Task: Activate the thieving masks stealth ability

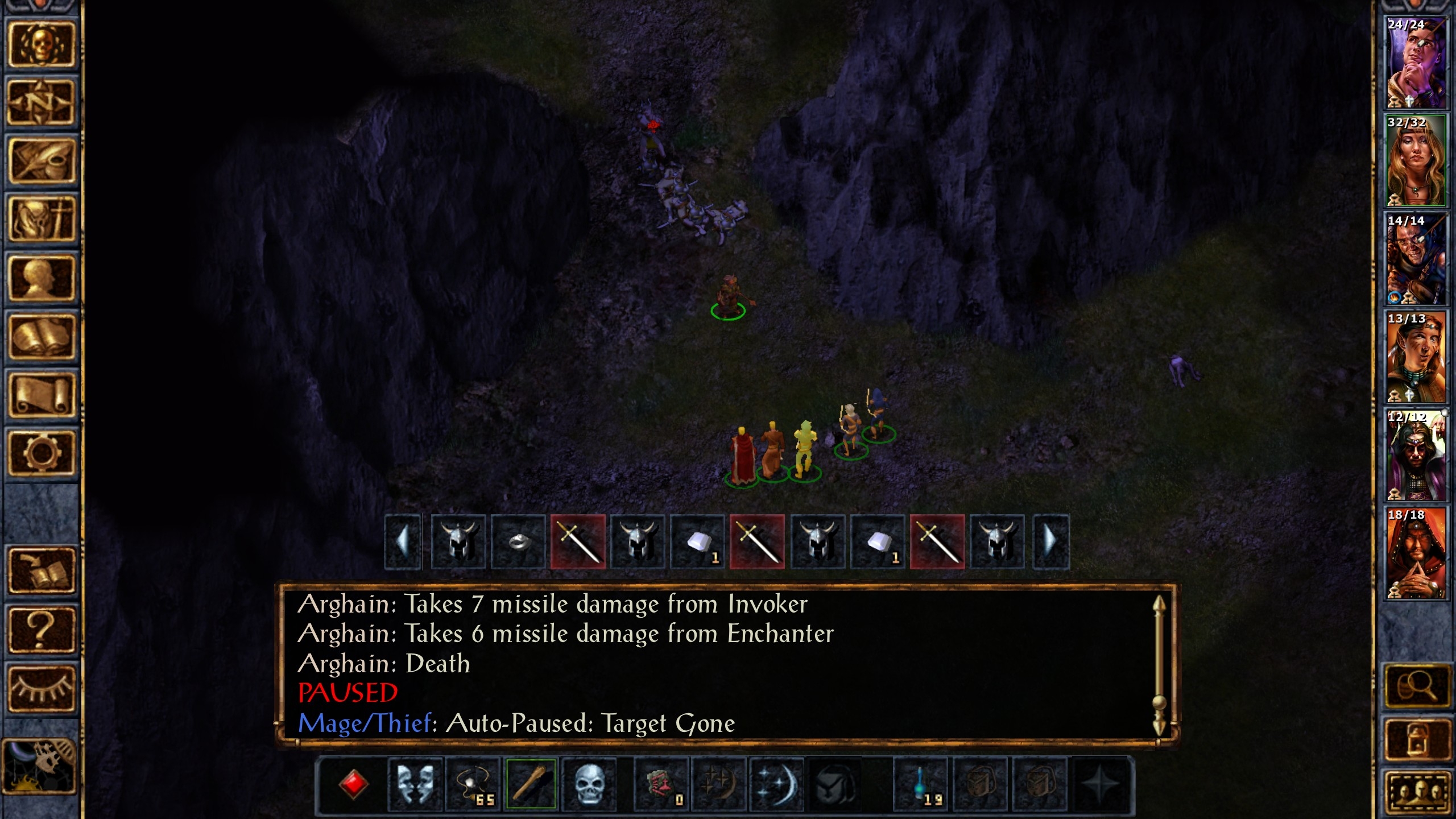Action: 415,784
